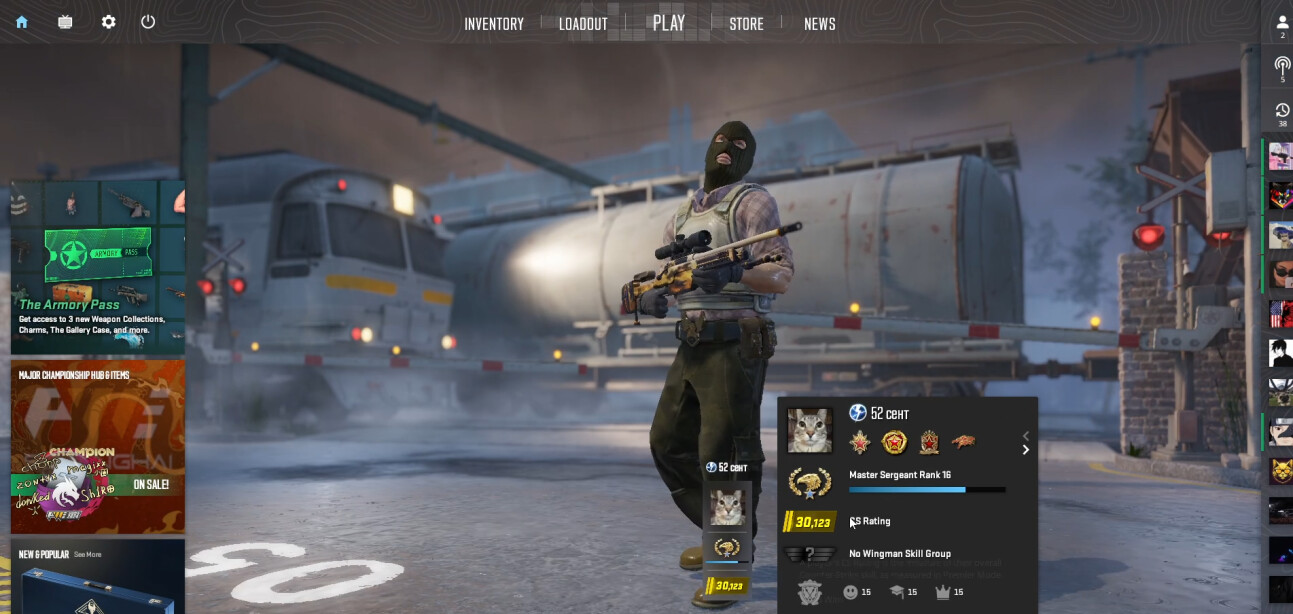This screenshot has width=1293, height=614.
Task: Select the friend with the US flag avatar
Action: (1280, 314)
